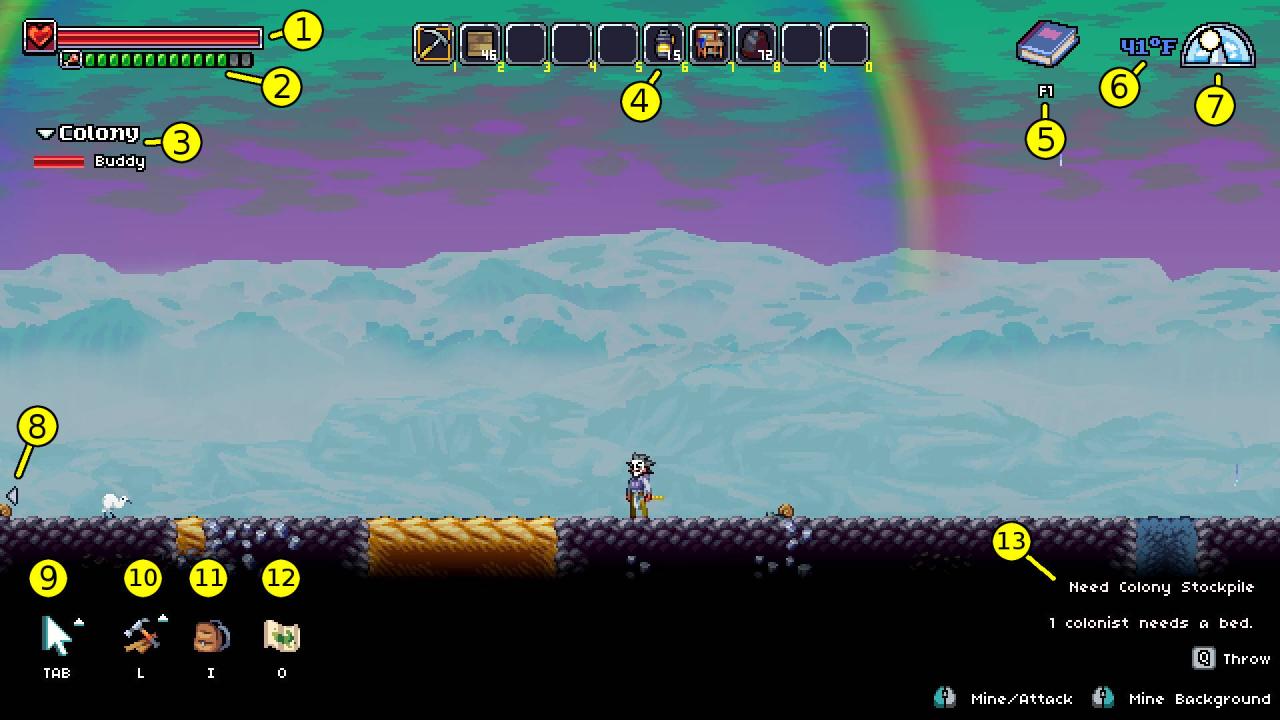Choose the lantern slot in the hotbar
The width and height of the screenshot is (1280, 720).
tap(664, 44)
